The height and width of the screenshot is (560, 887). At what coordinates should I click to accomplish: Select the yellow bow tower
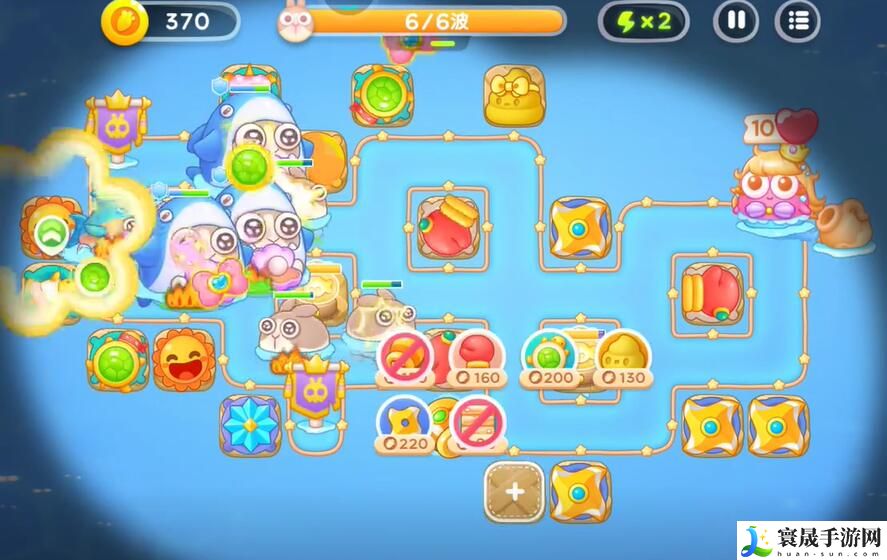[514, 96]
